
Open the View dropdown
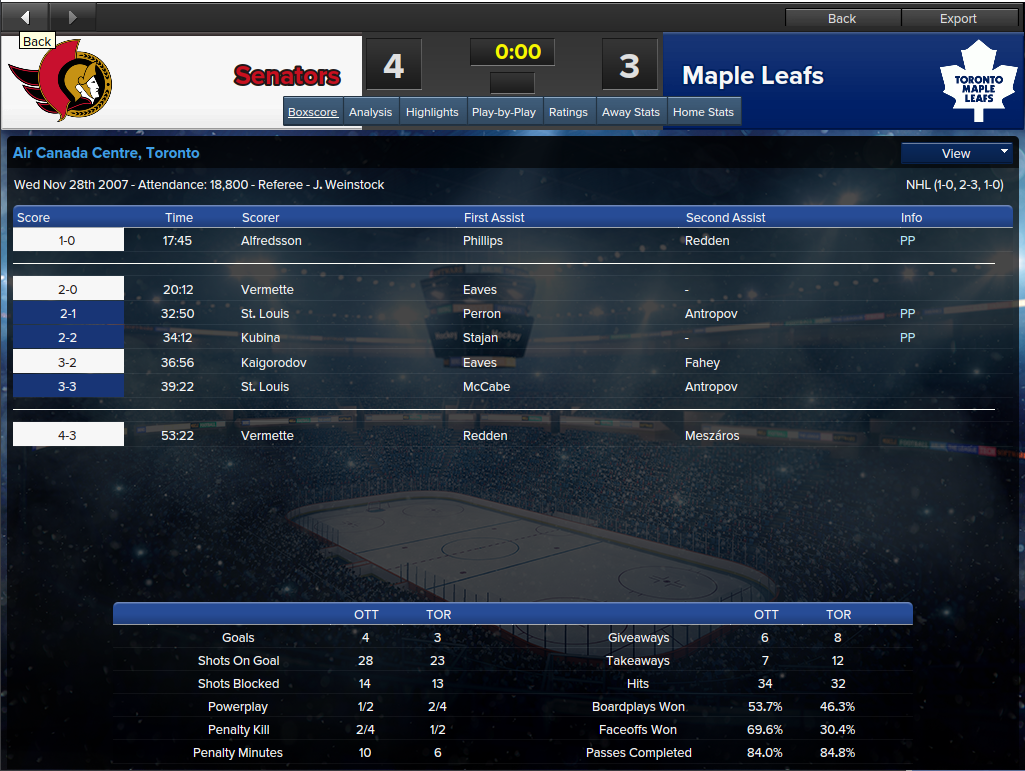pos(957,153)
